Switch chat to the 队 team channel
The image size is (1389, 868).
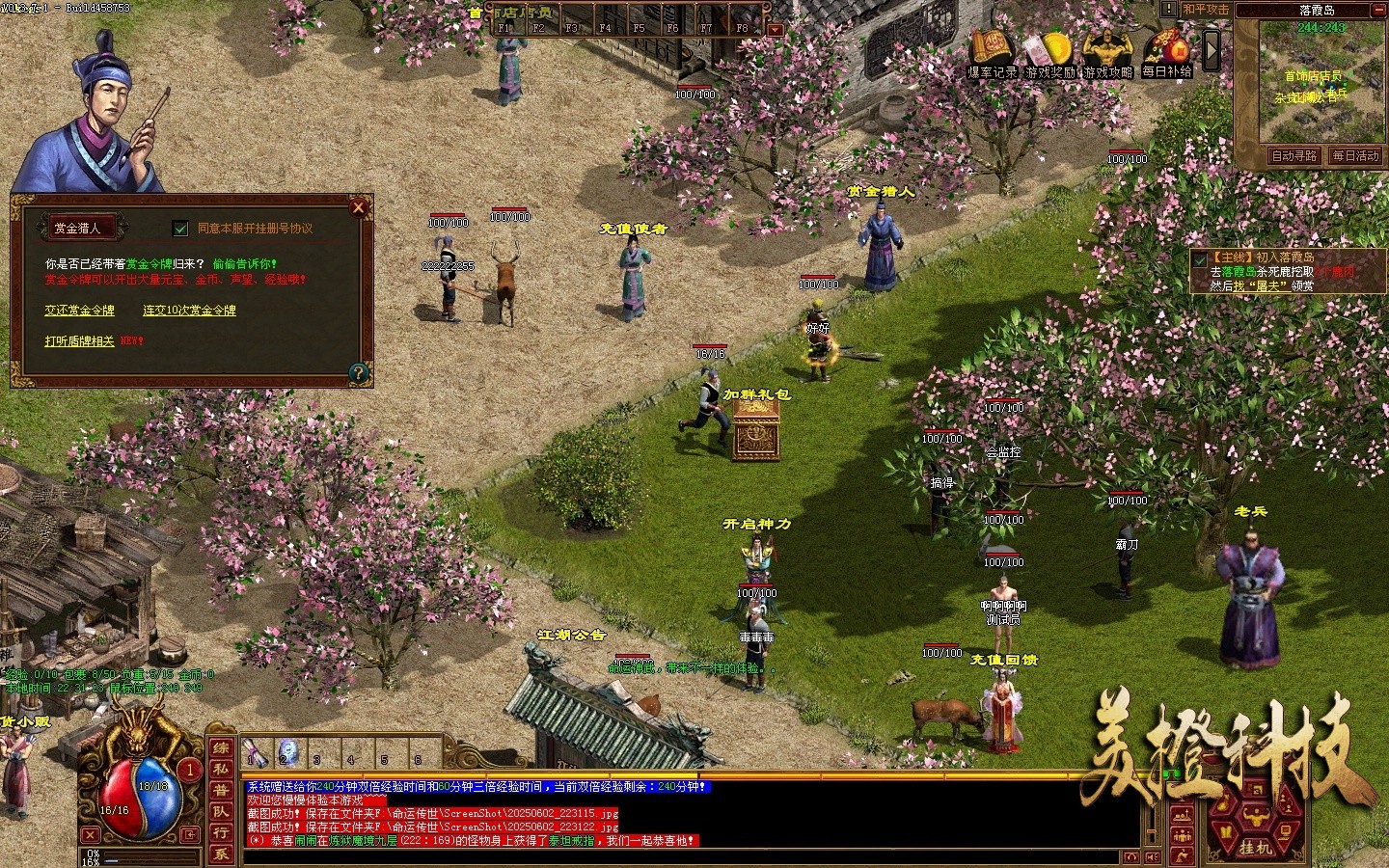click(221, 811)
